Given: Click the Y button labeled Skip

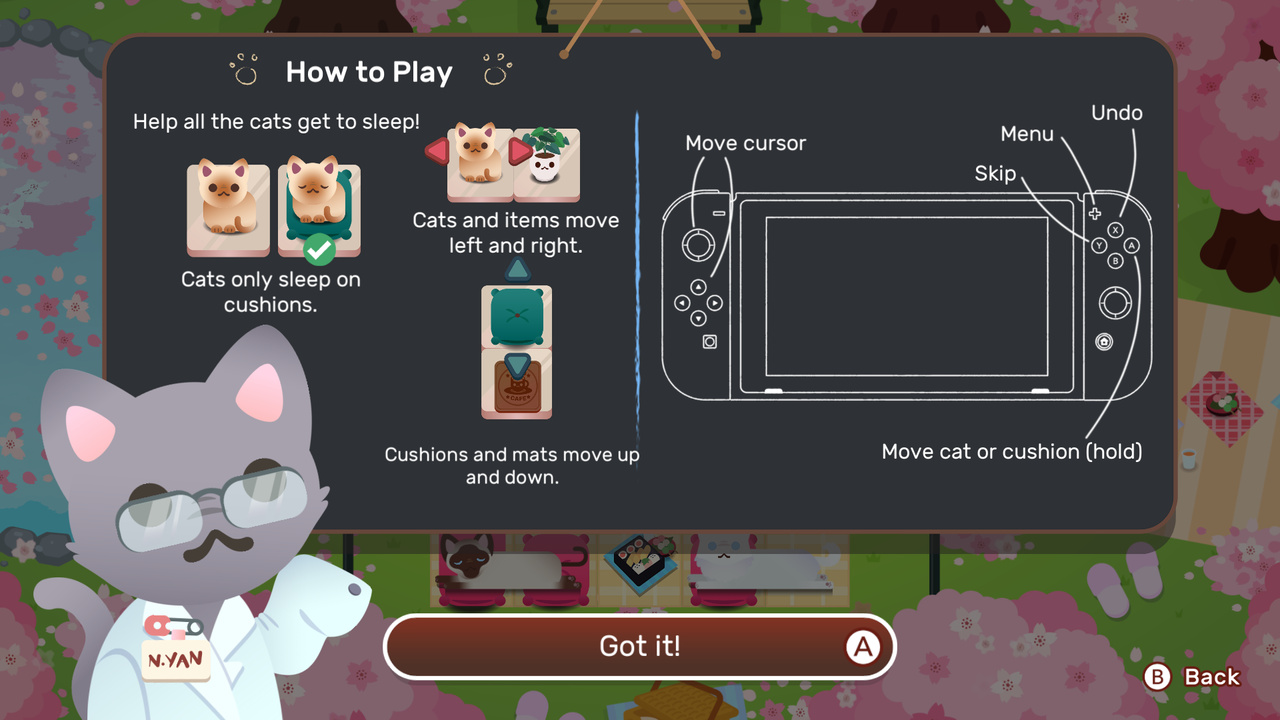Looking at the screenshot, I should pos(1099,245).
